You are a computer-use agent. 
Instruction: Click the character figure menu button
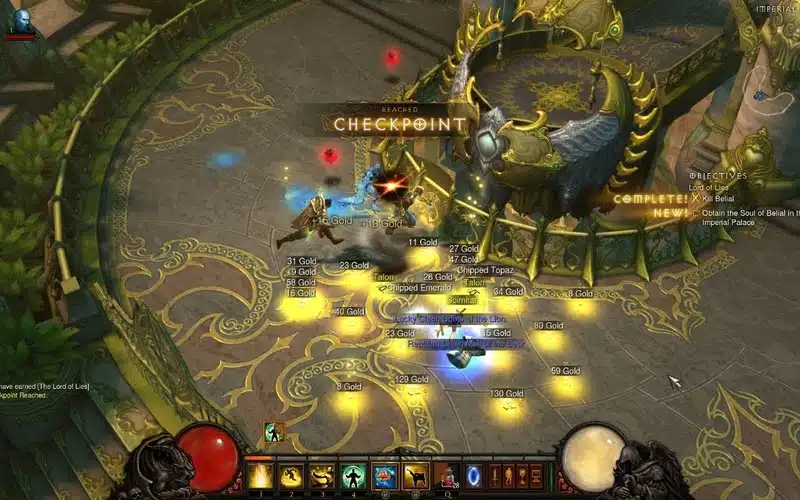509,474
